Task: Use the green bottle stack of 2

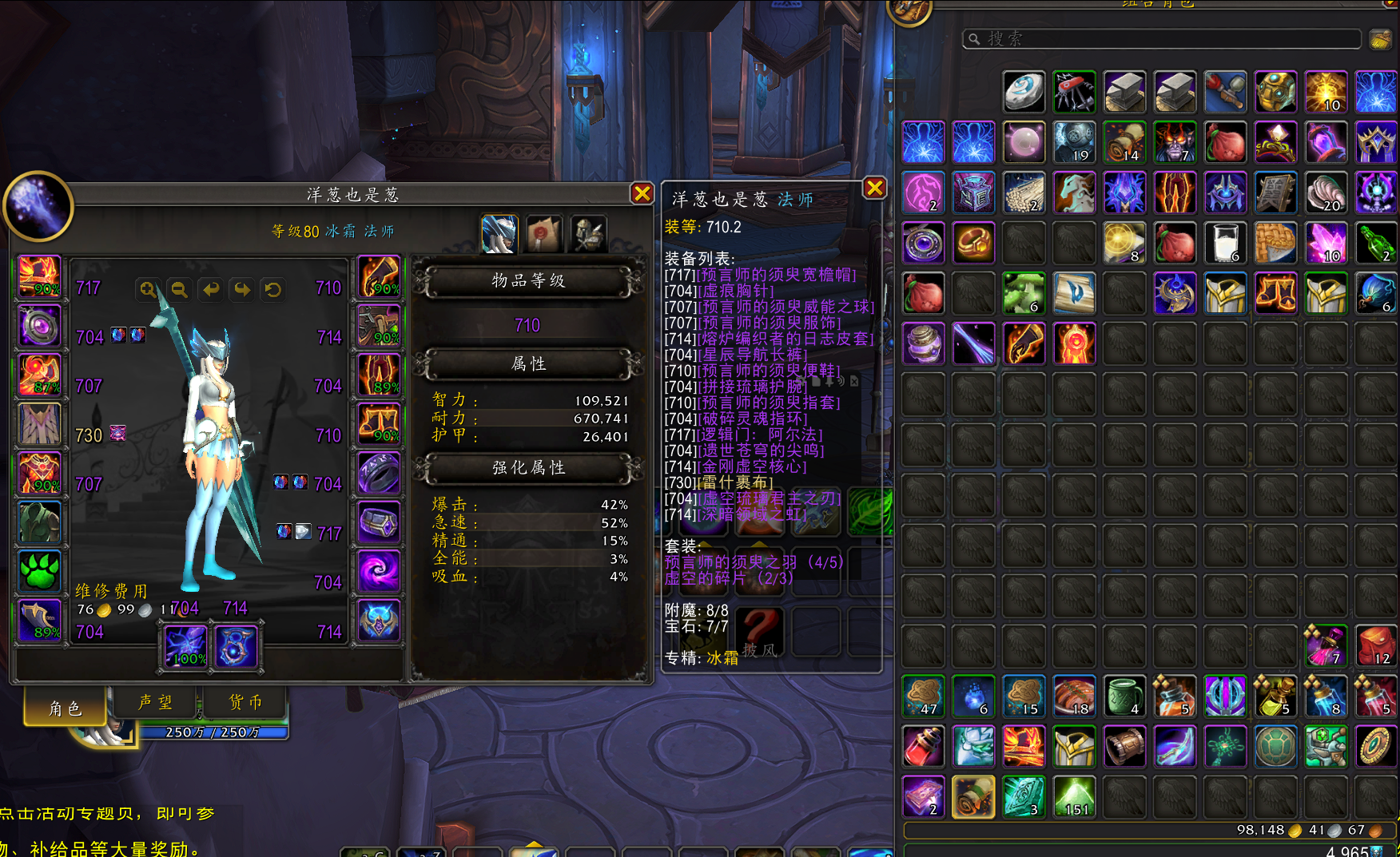Action: coord(1375,243)
